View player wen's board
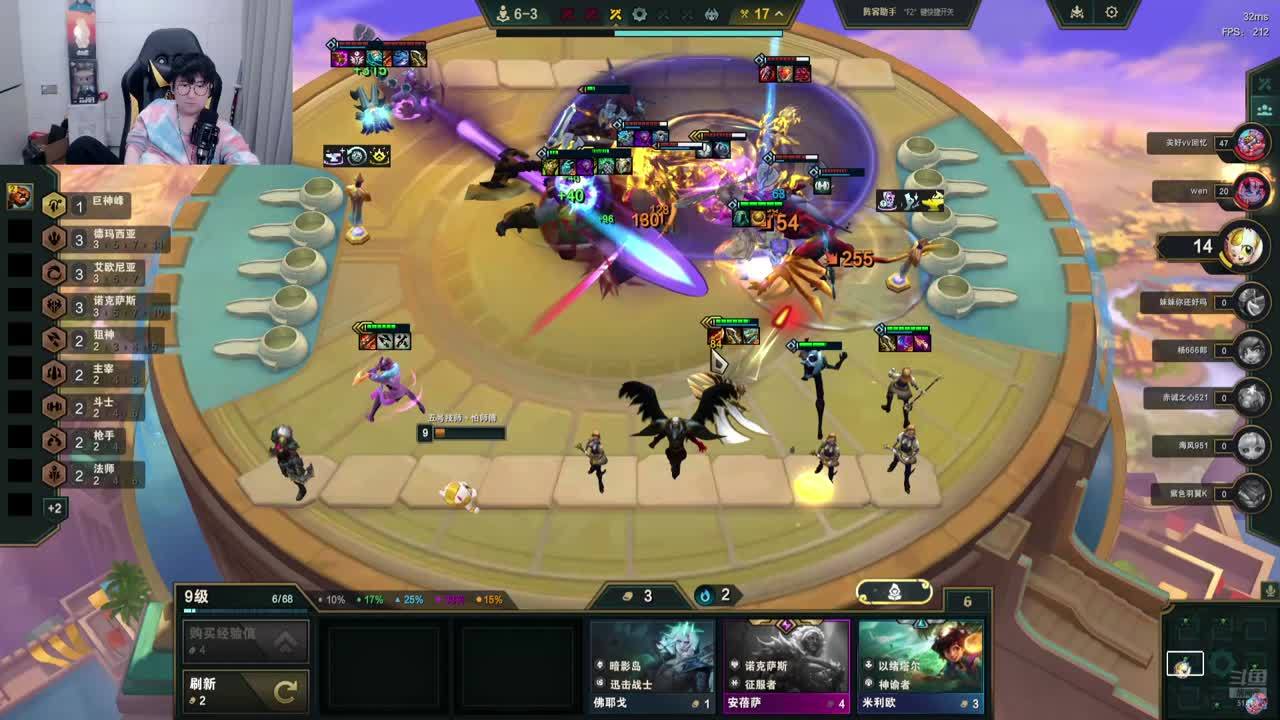This screenshot has width=1280, height=720. [x=1250, y=190]
